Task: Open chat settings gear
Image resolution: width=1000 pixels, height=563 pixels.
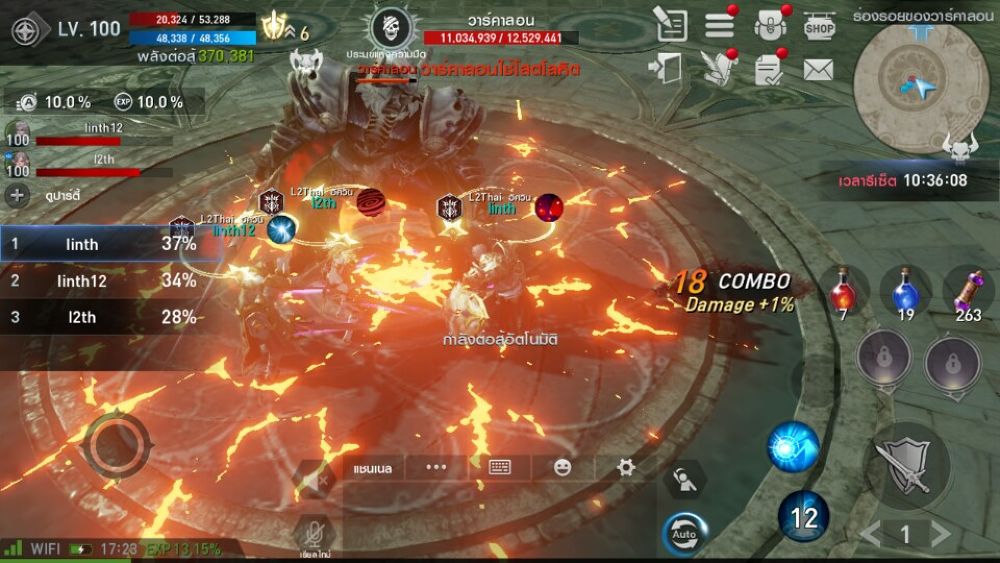Action: 626,467
